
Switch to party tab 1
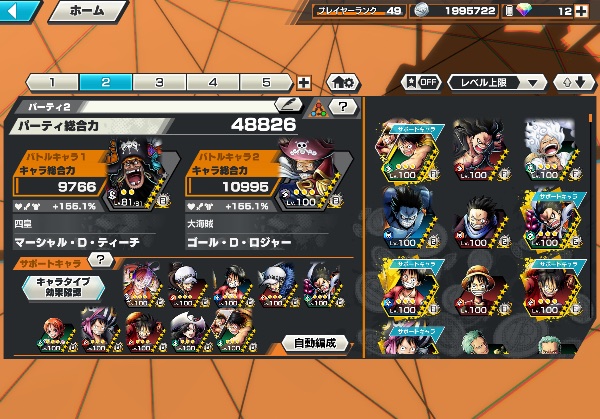pyautogui.click(x=51, y=82)
